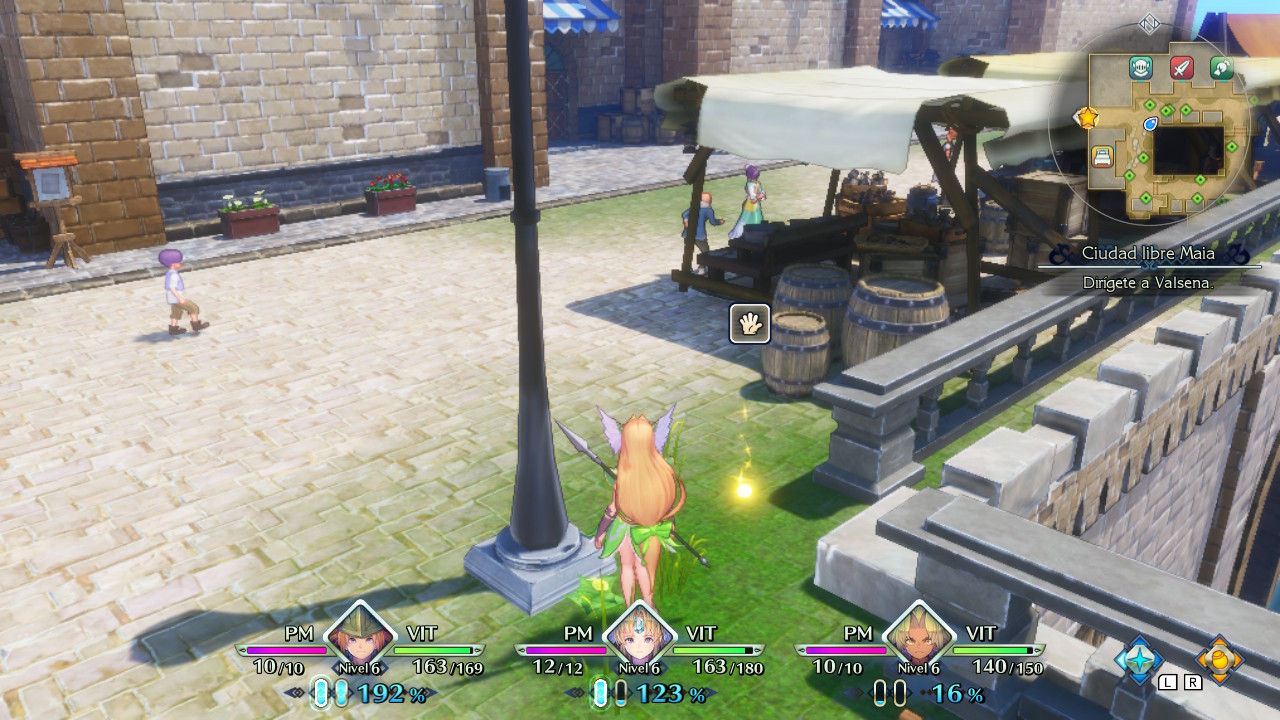Select the armor shop helmet marker
Image resolution: width=1280 pixels, height=720 pixels.
pyautogui.click(x=1141, y=68)
